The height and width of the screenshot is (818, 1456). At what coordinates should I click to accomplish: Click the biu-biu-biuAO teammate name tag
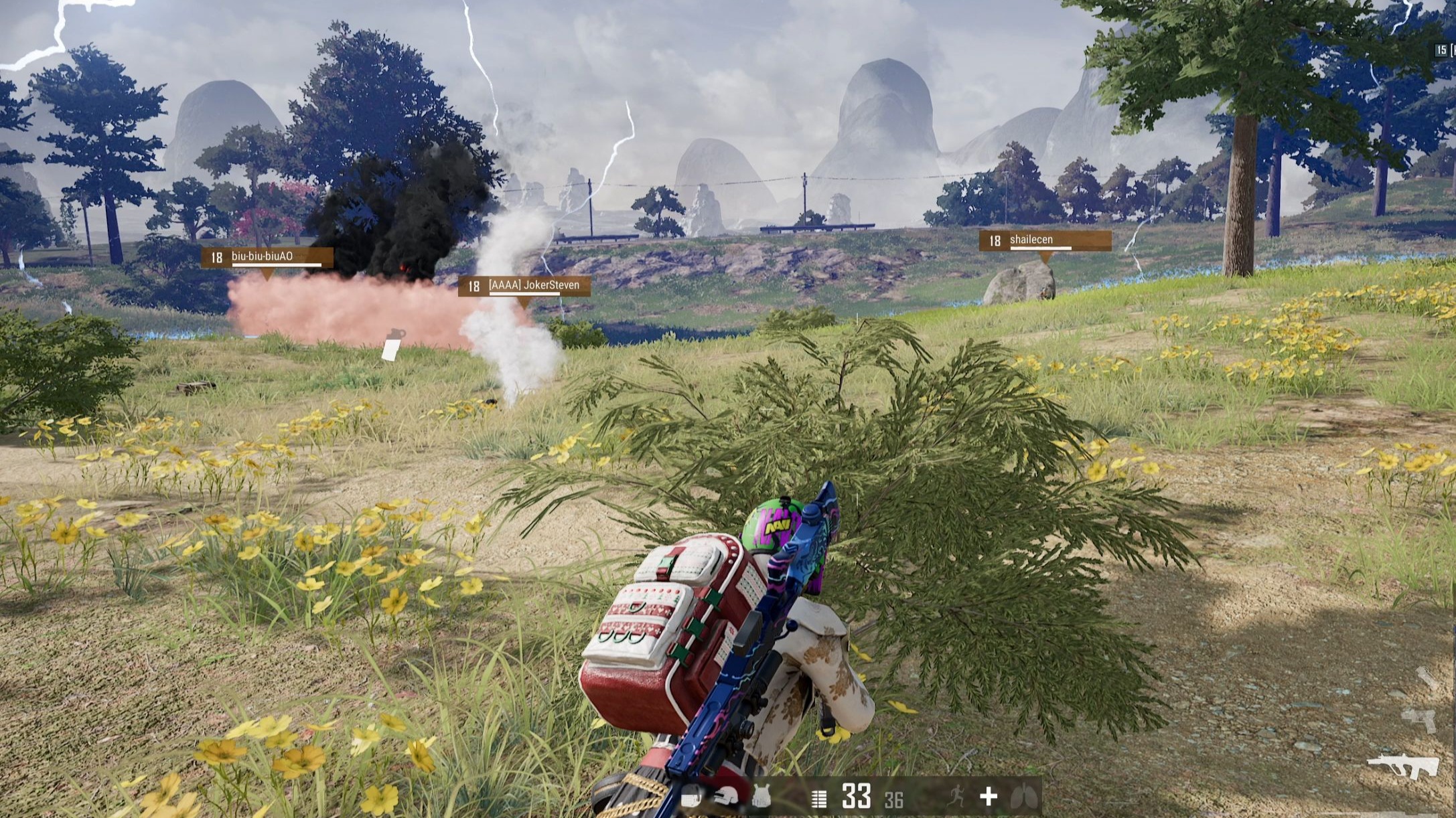(267, 258)
